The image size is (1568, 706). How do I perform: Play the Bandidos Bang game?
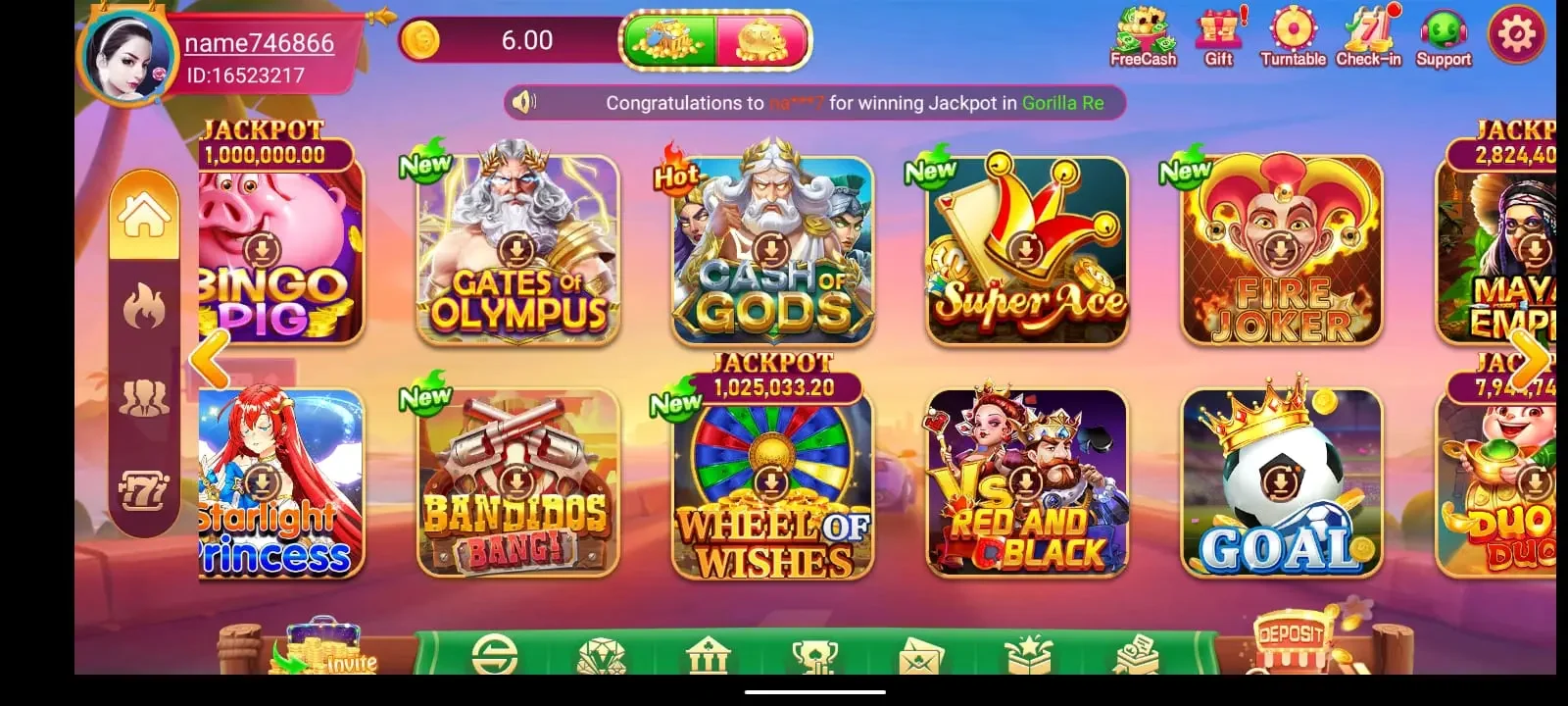click(x=518, y=483)
